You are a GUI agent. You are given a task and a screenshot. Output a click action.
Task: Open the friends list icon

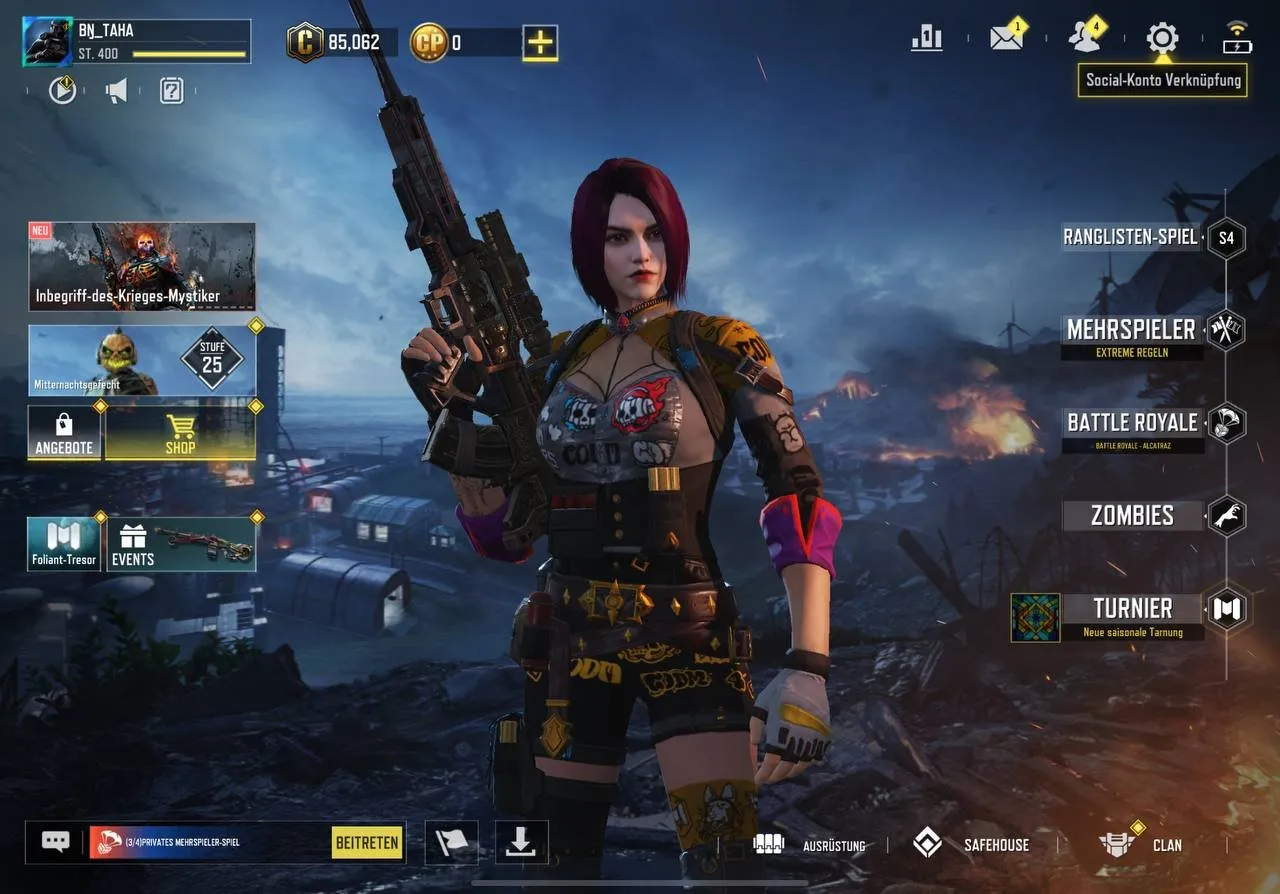point(1083,38)
